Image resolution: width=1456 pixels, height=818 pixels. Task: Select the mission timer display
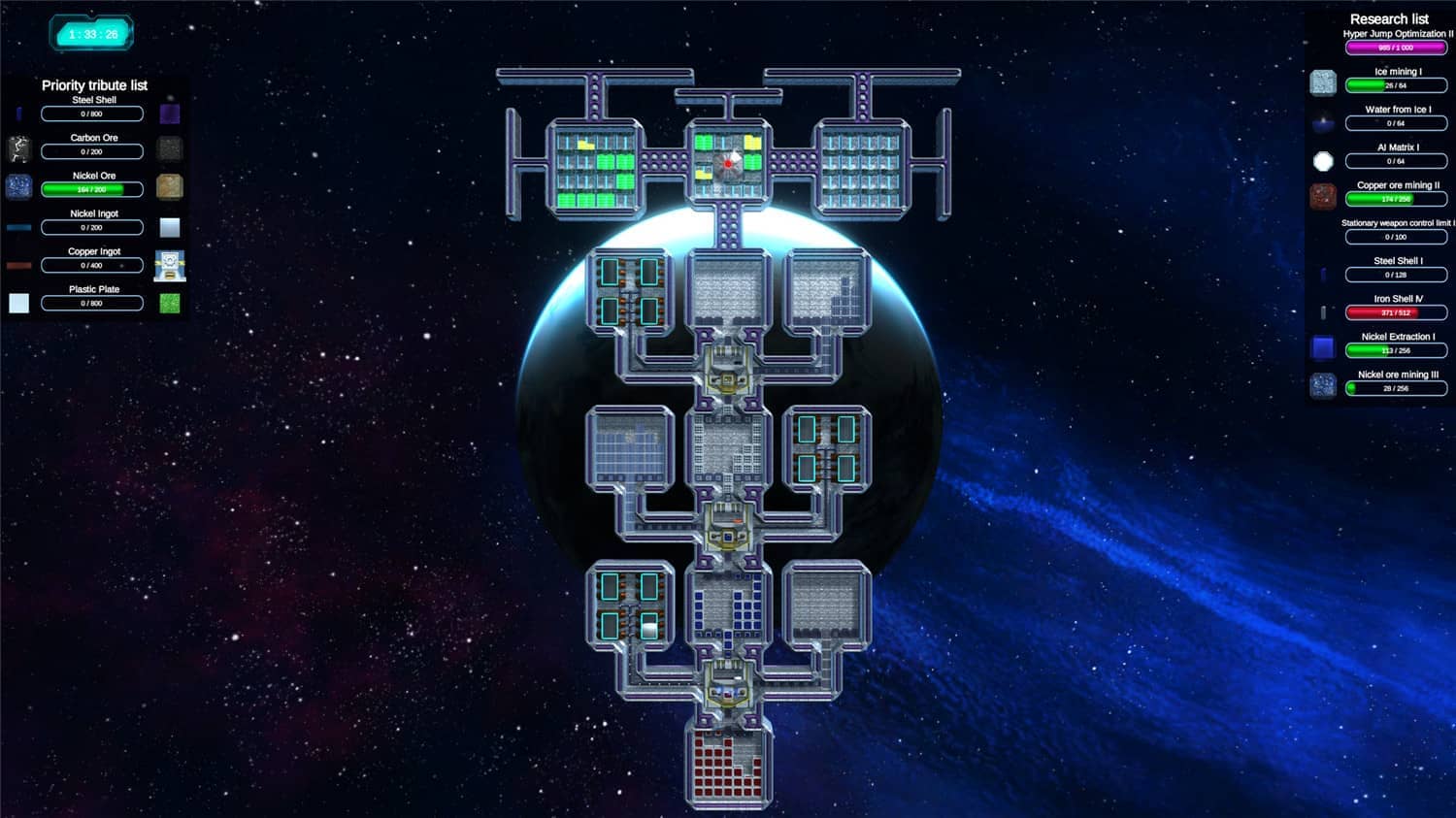click(91, 32)
